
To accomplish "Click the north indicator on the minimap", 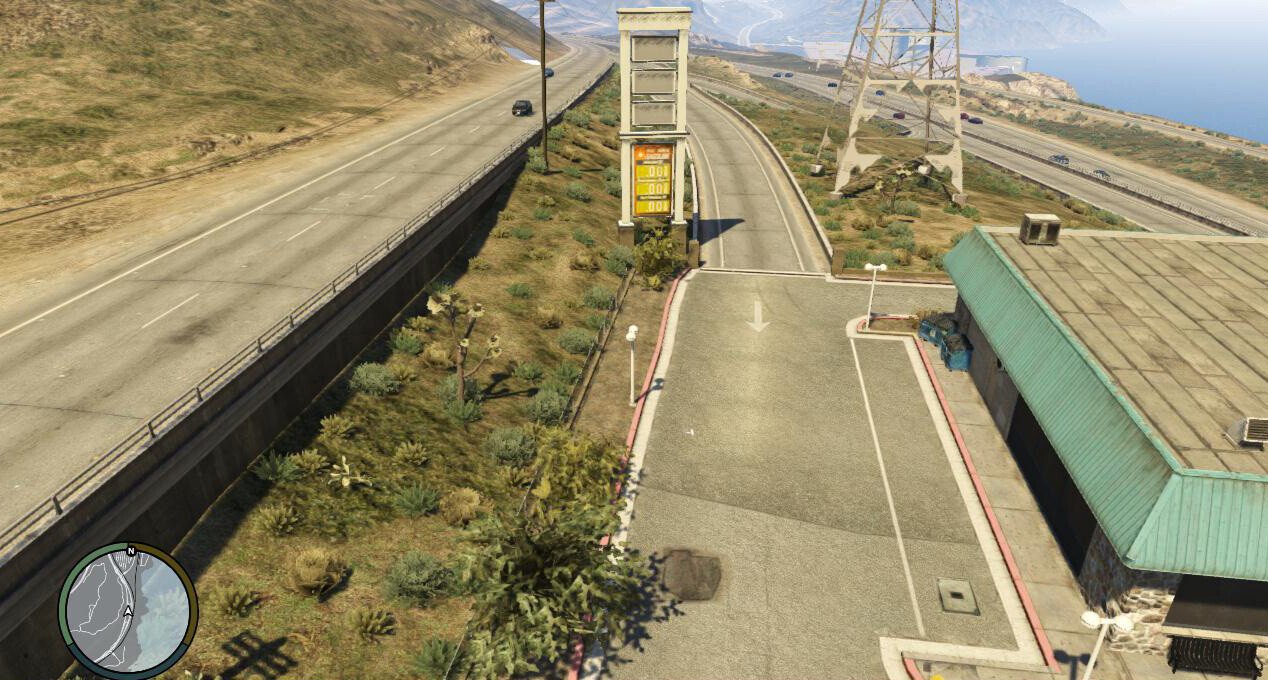I will point(130,551).
